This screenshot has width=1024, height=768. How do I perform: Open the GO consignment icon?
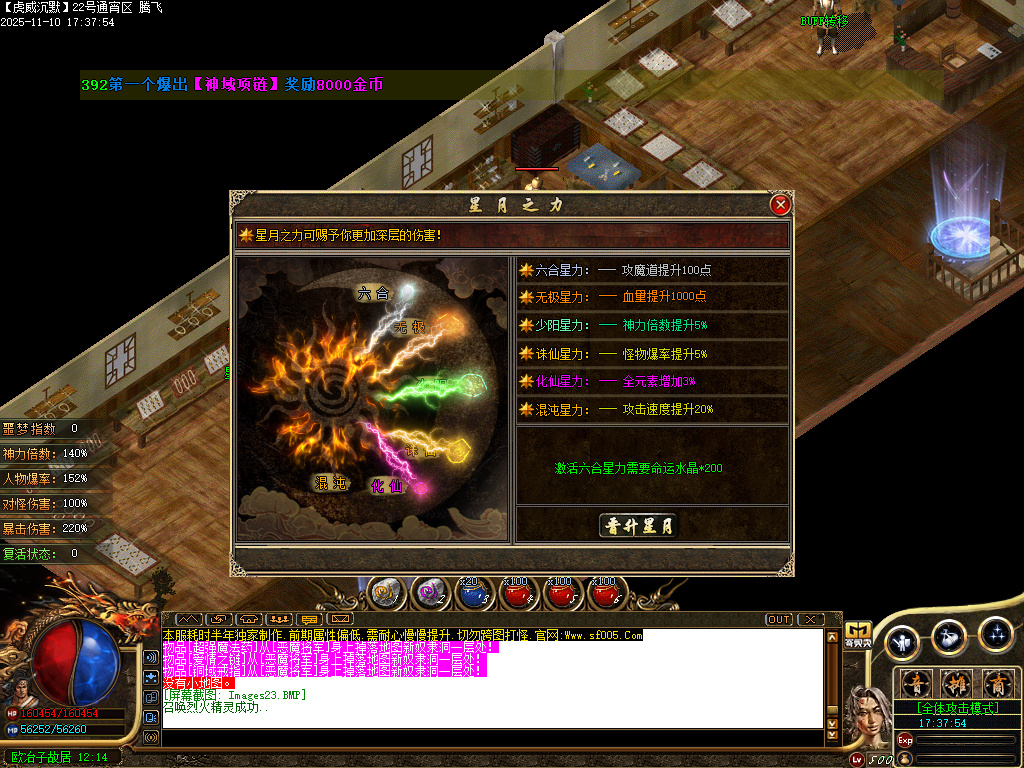tap(858, 634)
